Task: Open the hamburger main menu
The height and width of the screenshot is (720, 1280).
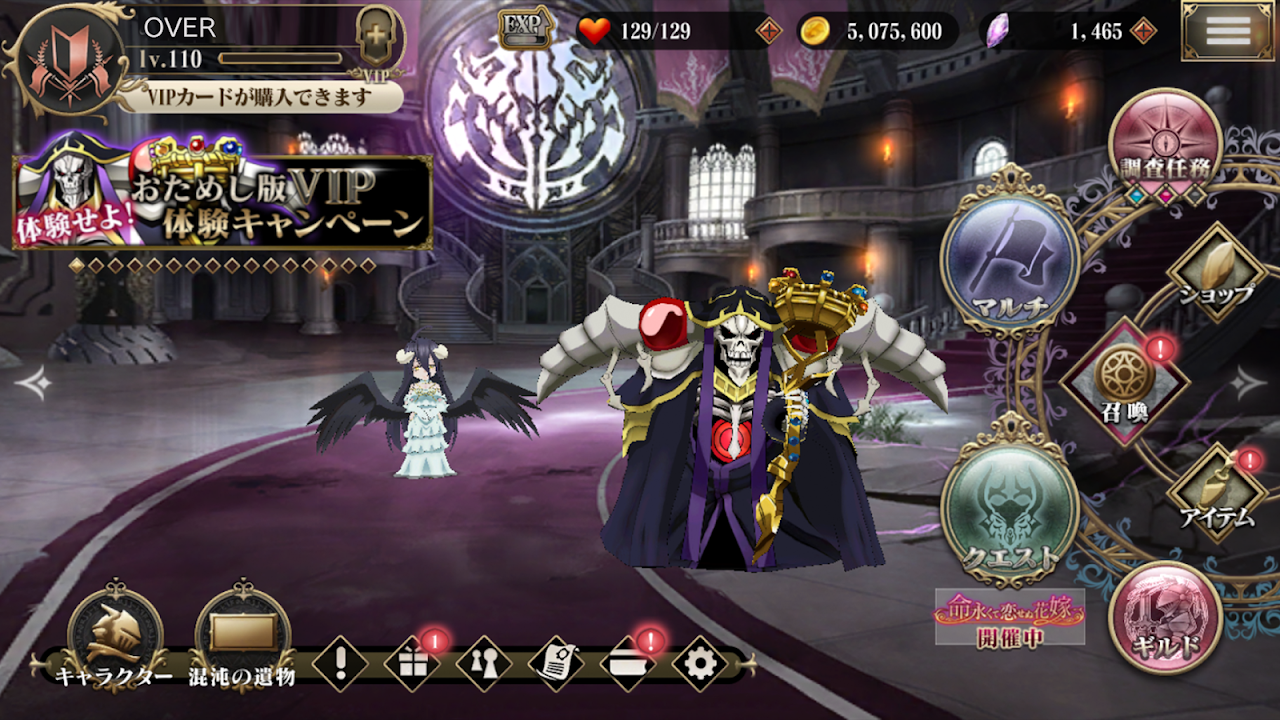Action: point(1227,31)
